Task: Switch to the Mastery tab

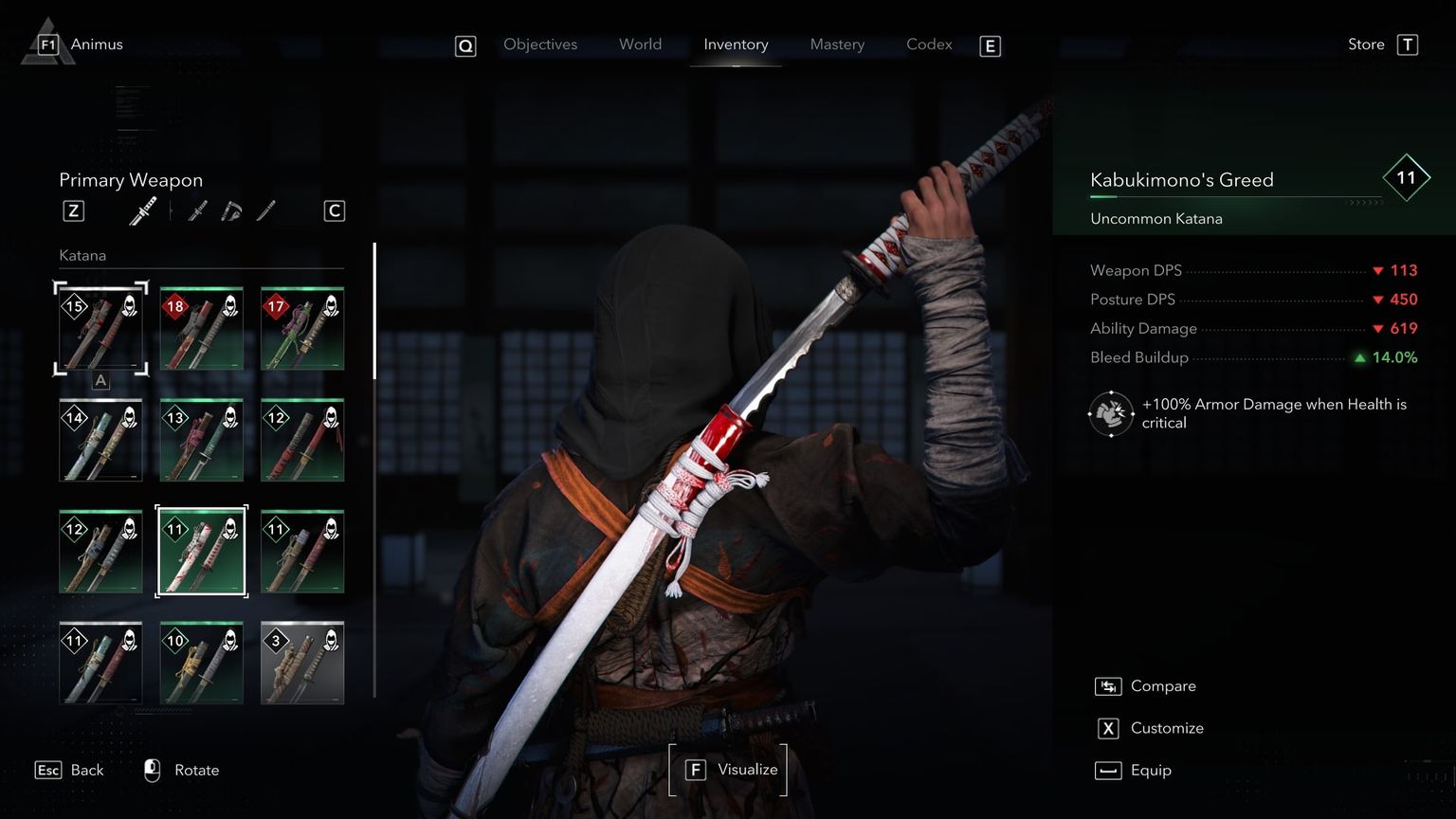Action: tap(837, 44)
